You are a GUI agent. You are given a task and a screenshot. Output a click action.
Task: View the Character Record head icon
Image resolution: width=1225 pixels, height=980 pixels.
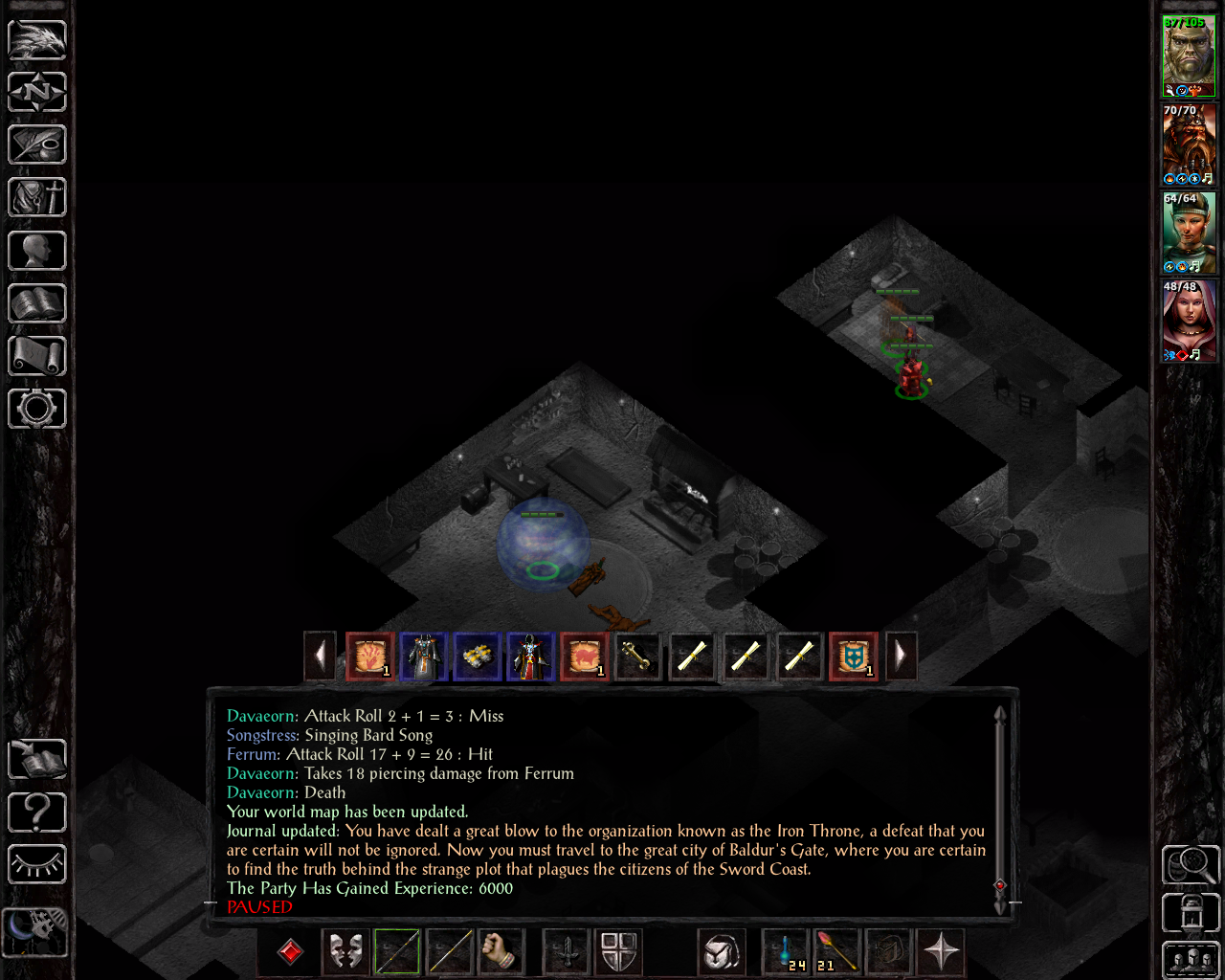(x=36, y=250)
